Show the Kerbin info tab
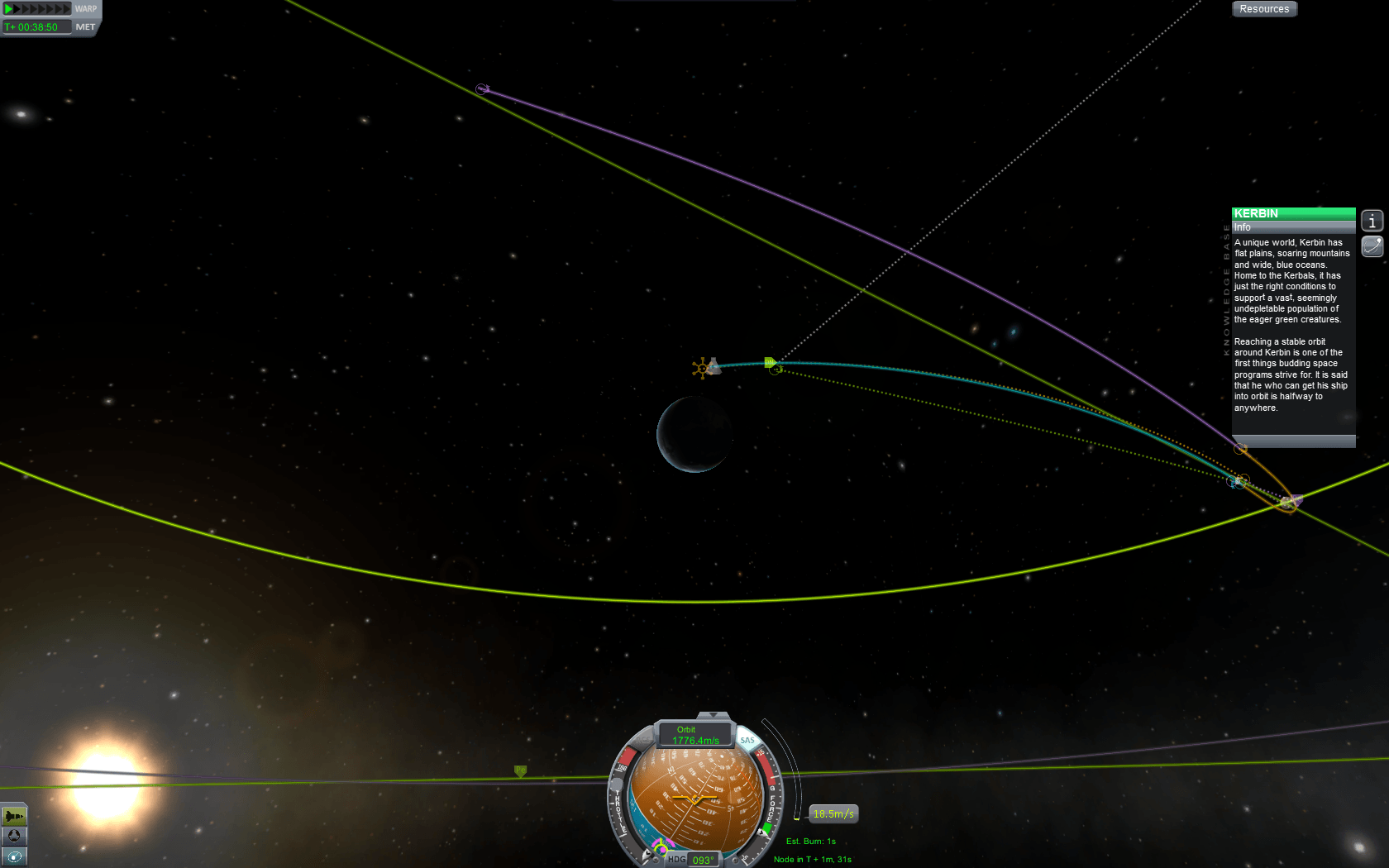This screenshot has height=868, width=1389. pyautogui.click(x=1372, y=221)
